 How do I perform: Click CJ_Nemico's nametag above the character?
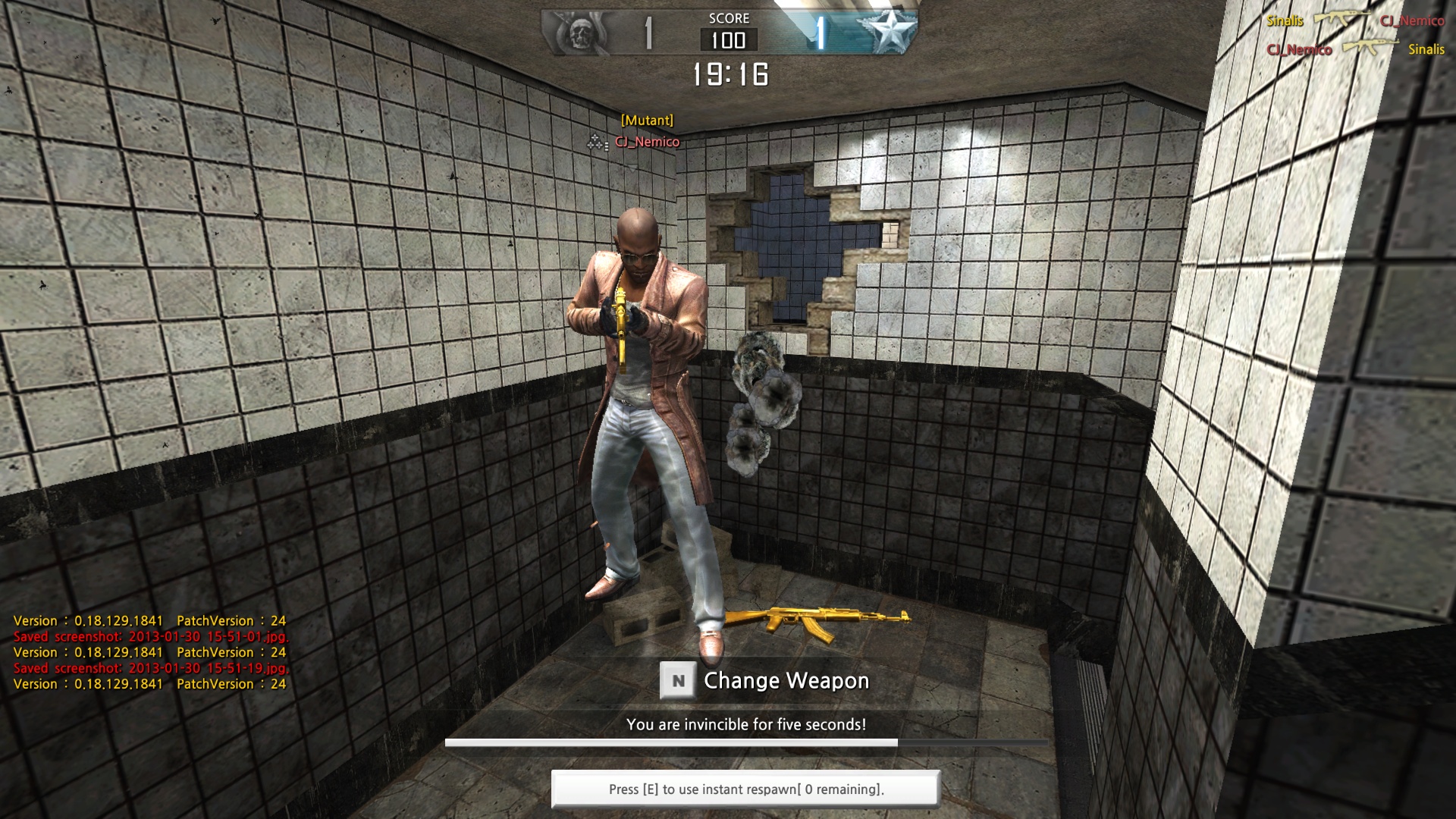coord(646,141)
